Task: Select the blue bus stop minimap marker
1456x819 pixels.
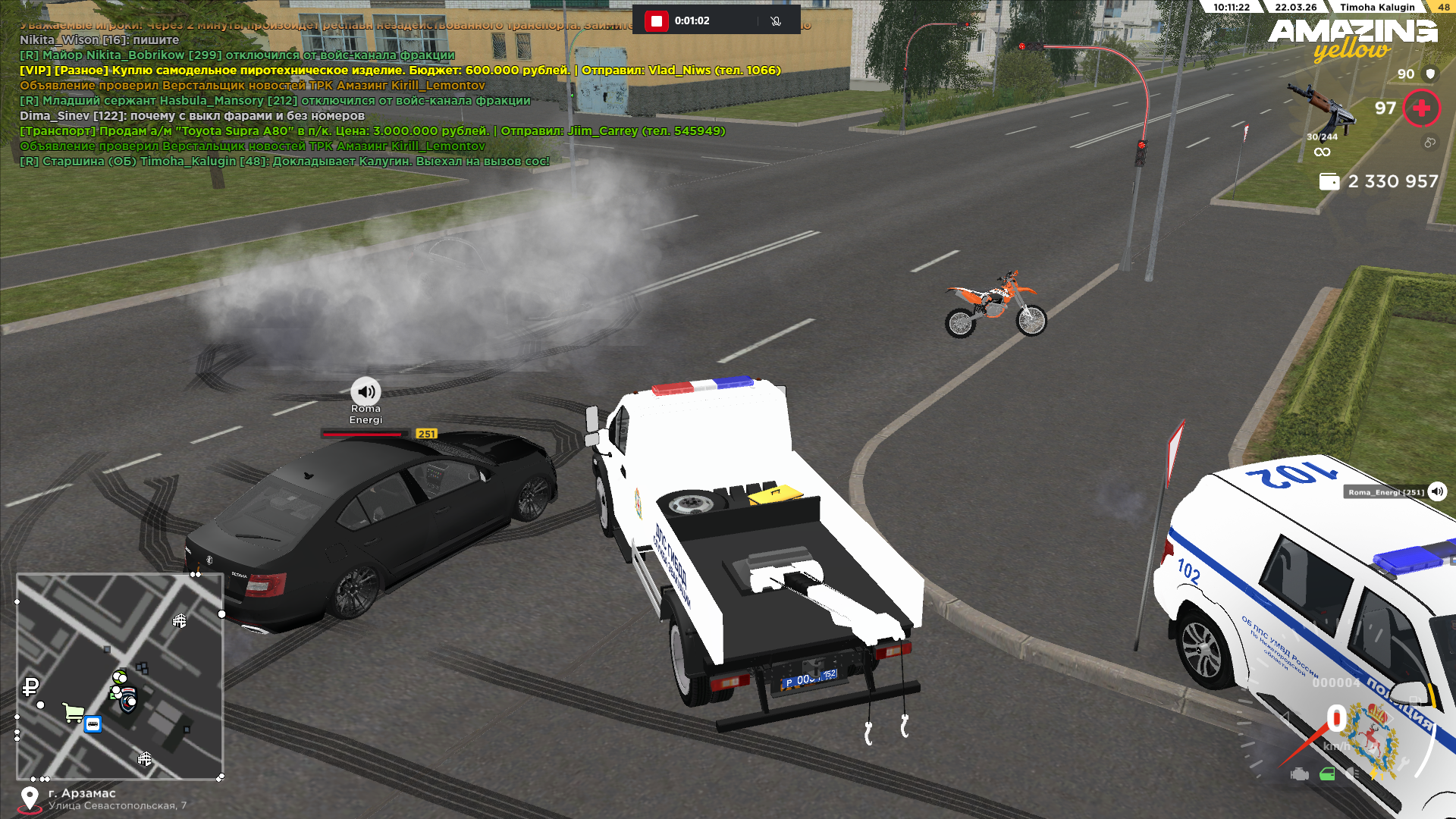Action: coord(93,724)
